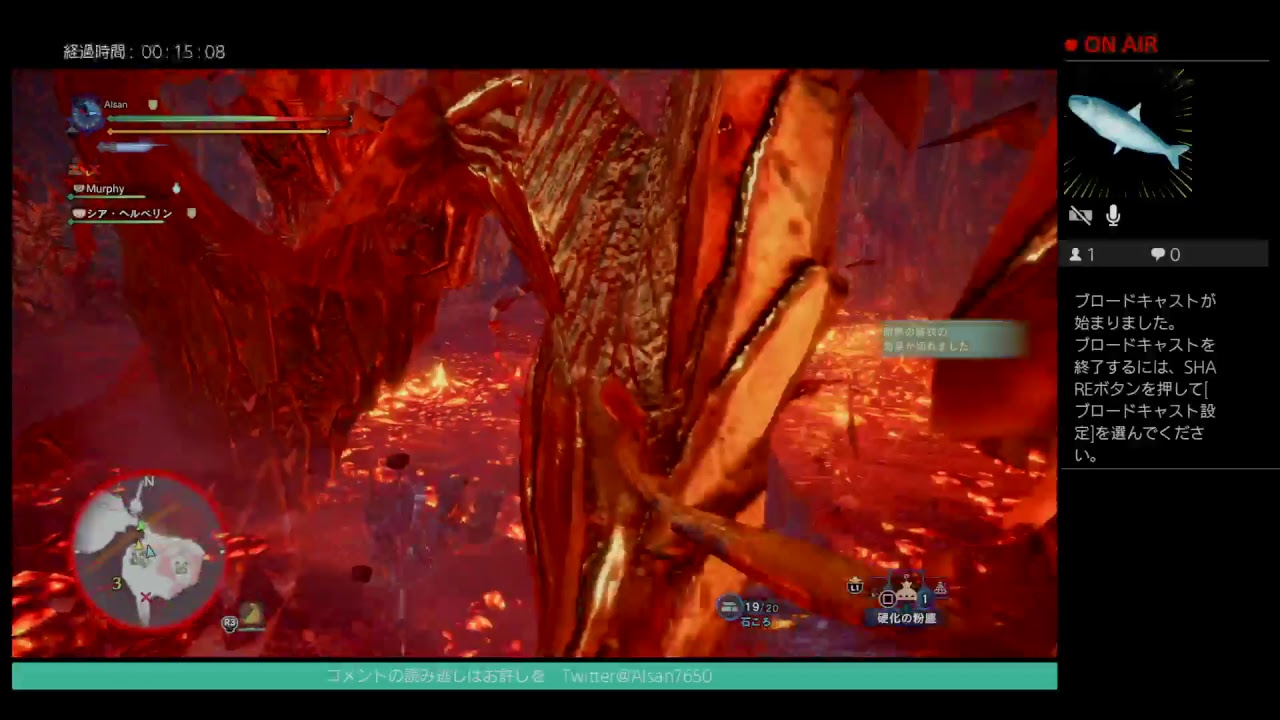Click the R3 button icon near the minimap
This screenshot has width=1280, height=720.
click(x=228, y=623)
